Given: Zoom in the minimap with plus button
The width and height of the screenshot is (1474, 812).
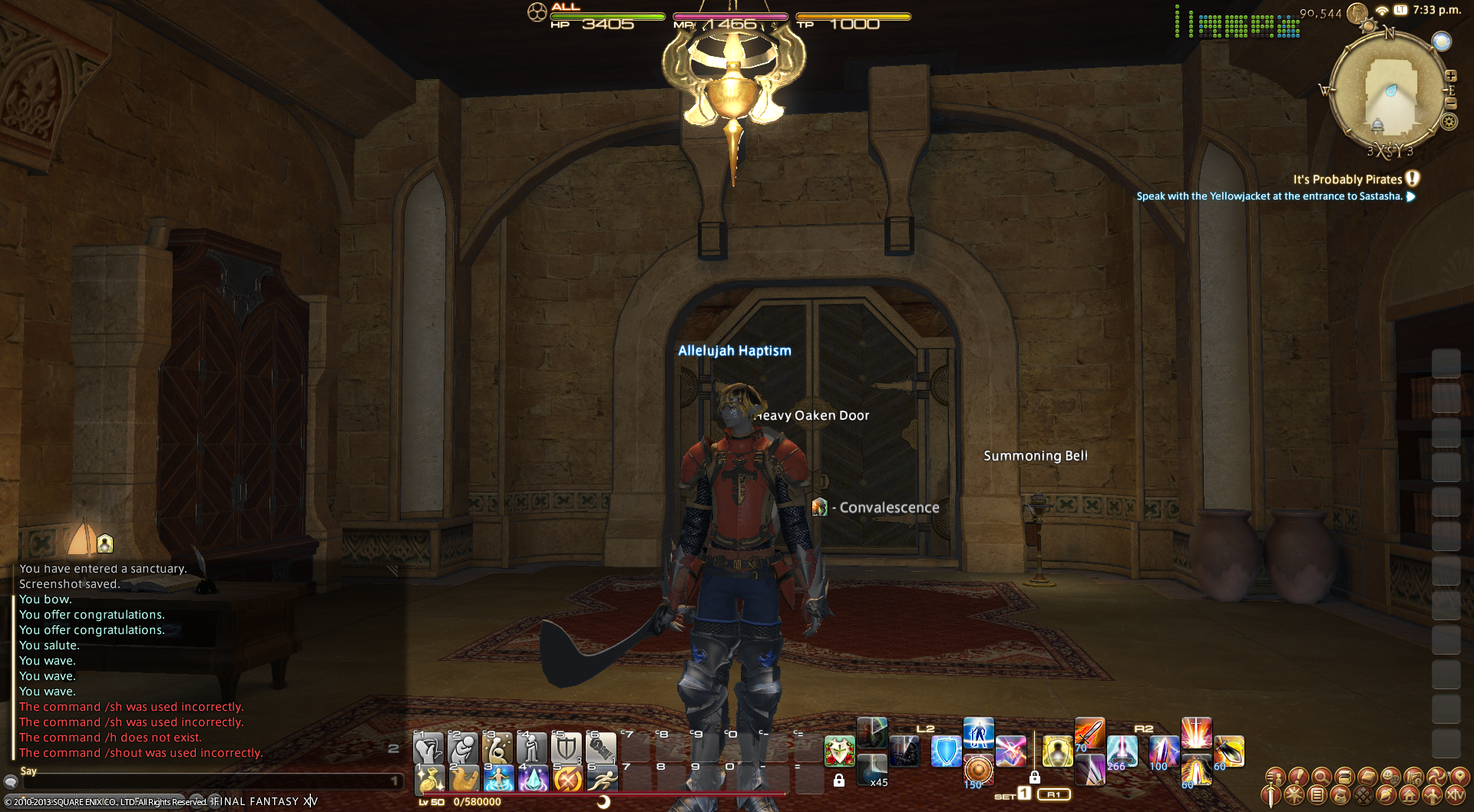Looking at the screenshot, I should point(1451,76).
